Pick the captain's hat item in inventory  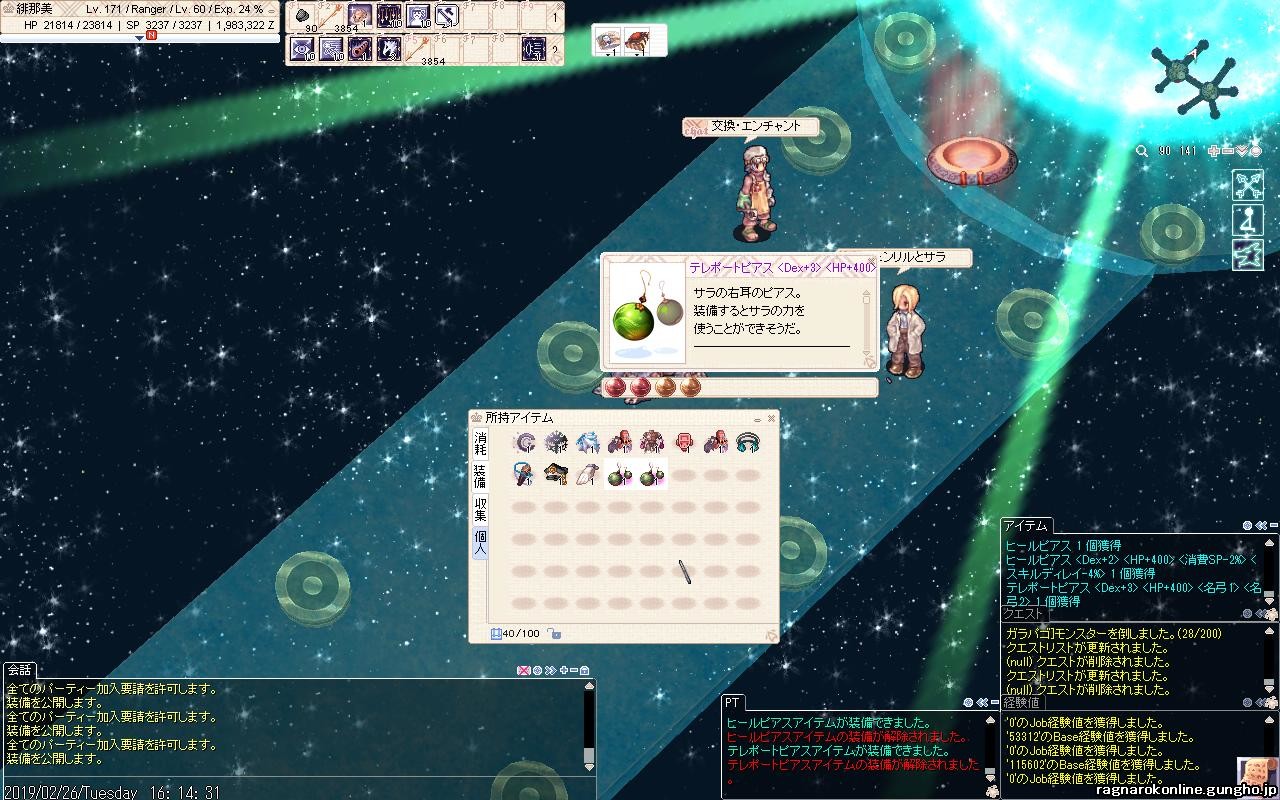tap(556, 474)
